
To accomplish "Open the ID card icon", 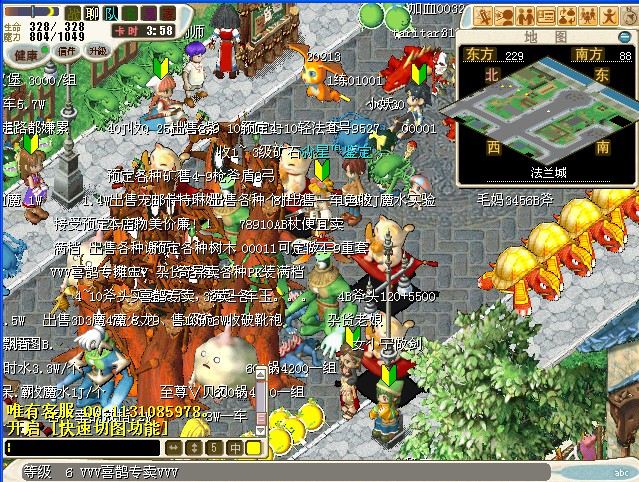I will [546, 15].
